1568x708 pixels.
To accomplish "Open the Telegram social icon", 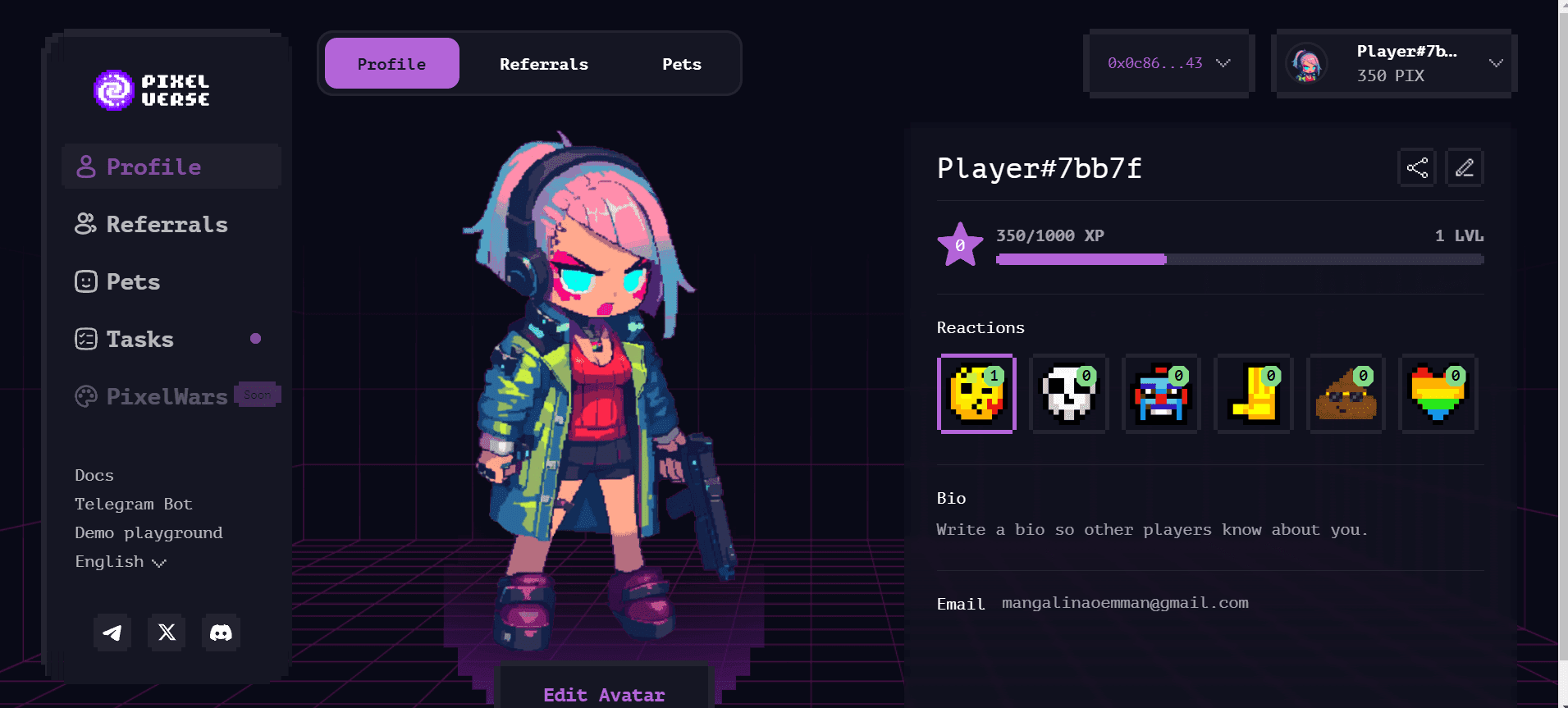I will point(112,633).
